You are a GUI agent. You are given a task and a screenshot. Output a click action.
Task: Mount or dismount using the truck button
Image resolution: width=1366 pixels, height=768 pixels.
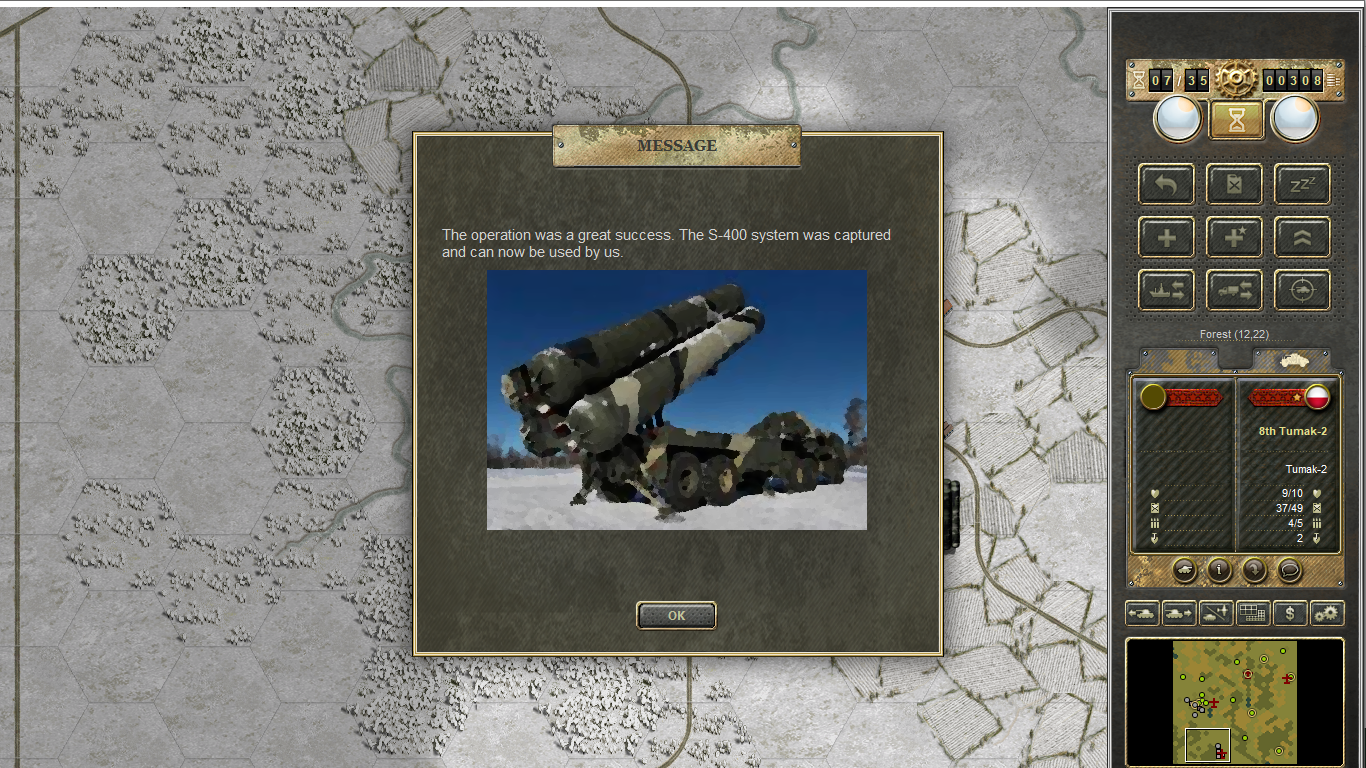coord(1234,291)
